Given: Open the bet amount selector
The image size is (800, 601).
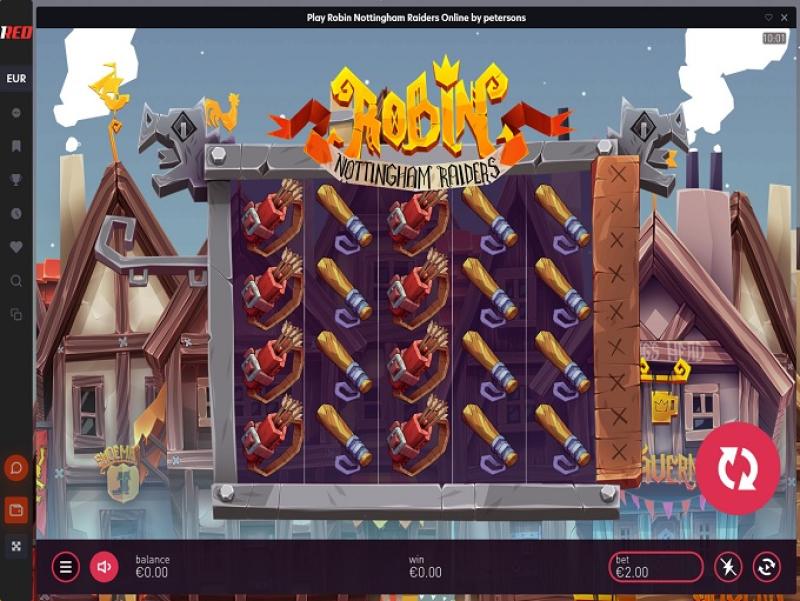Looking at the screenshot, I should (655, 567).
